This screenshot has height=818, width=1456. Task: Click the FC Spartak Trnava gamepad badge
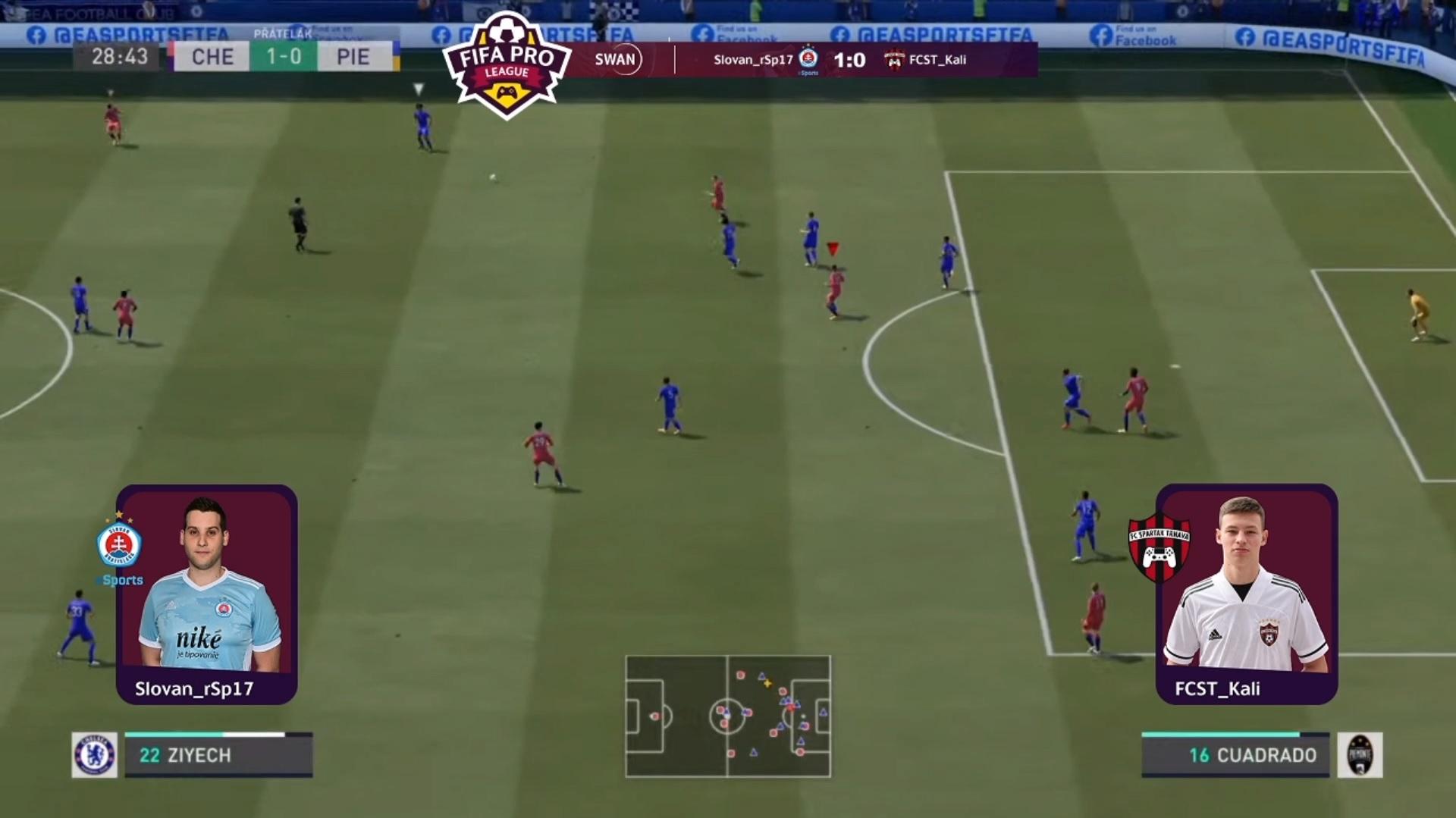click(x=1158, y=547)
